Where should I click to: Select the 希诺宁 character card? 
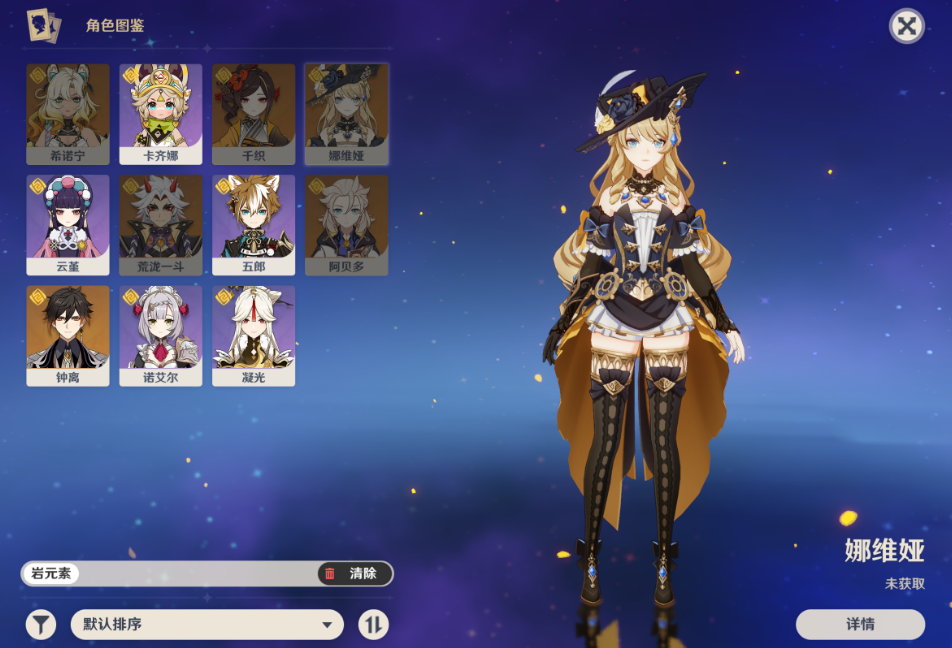coord(68,113)
